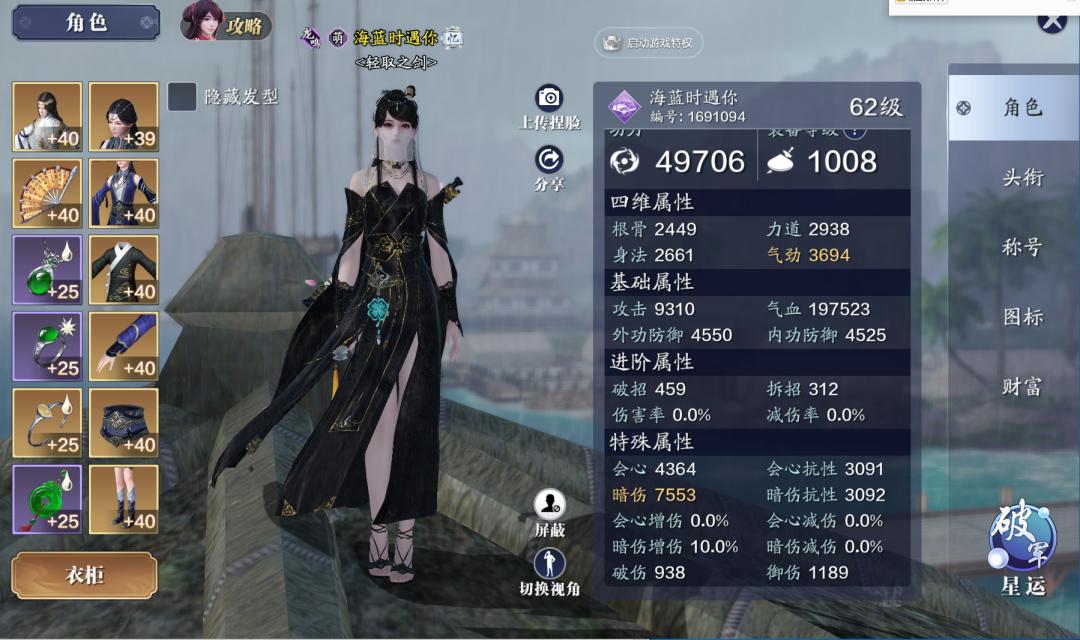Toggle the 隐藏发型 checkbox
1080x640 pixels.
pyautogui.click(x=182, y=97)
